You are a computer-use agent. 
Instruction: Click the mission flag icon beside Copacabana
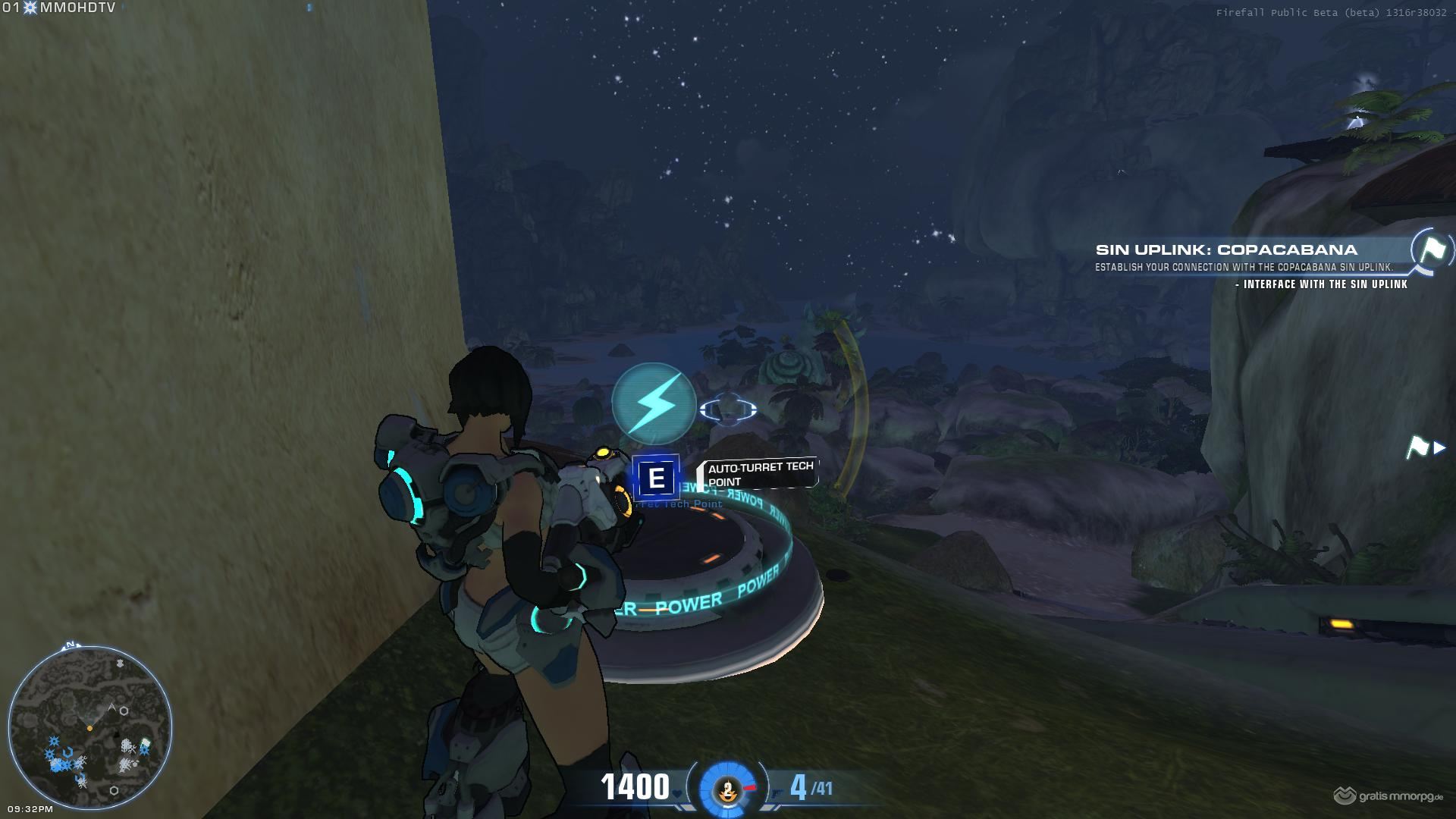(x=1431, y=249)
